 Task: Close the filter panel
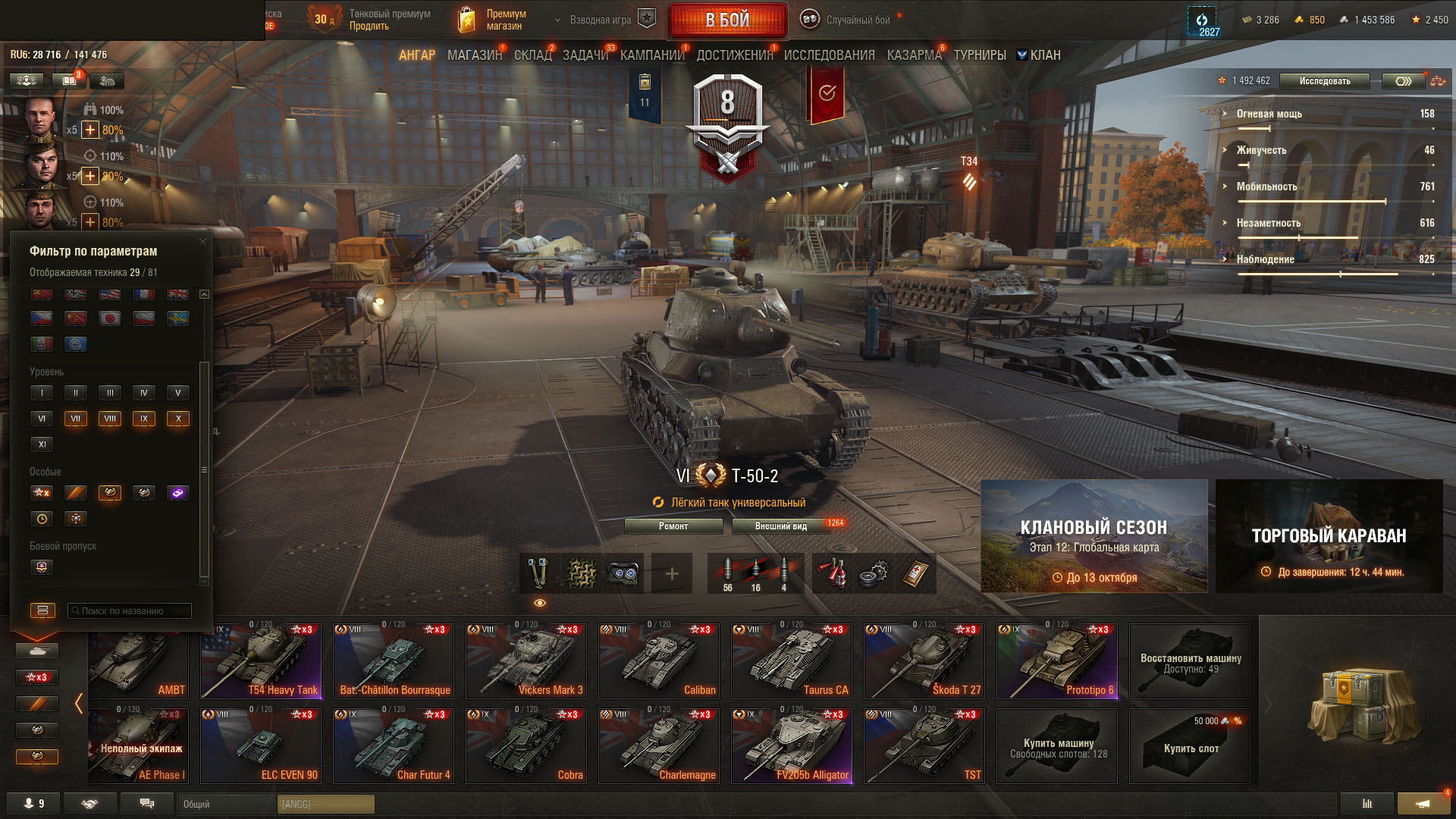pos(202,242)
